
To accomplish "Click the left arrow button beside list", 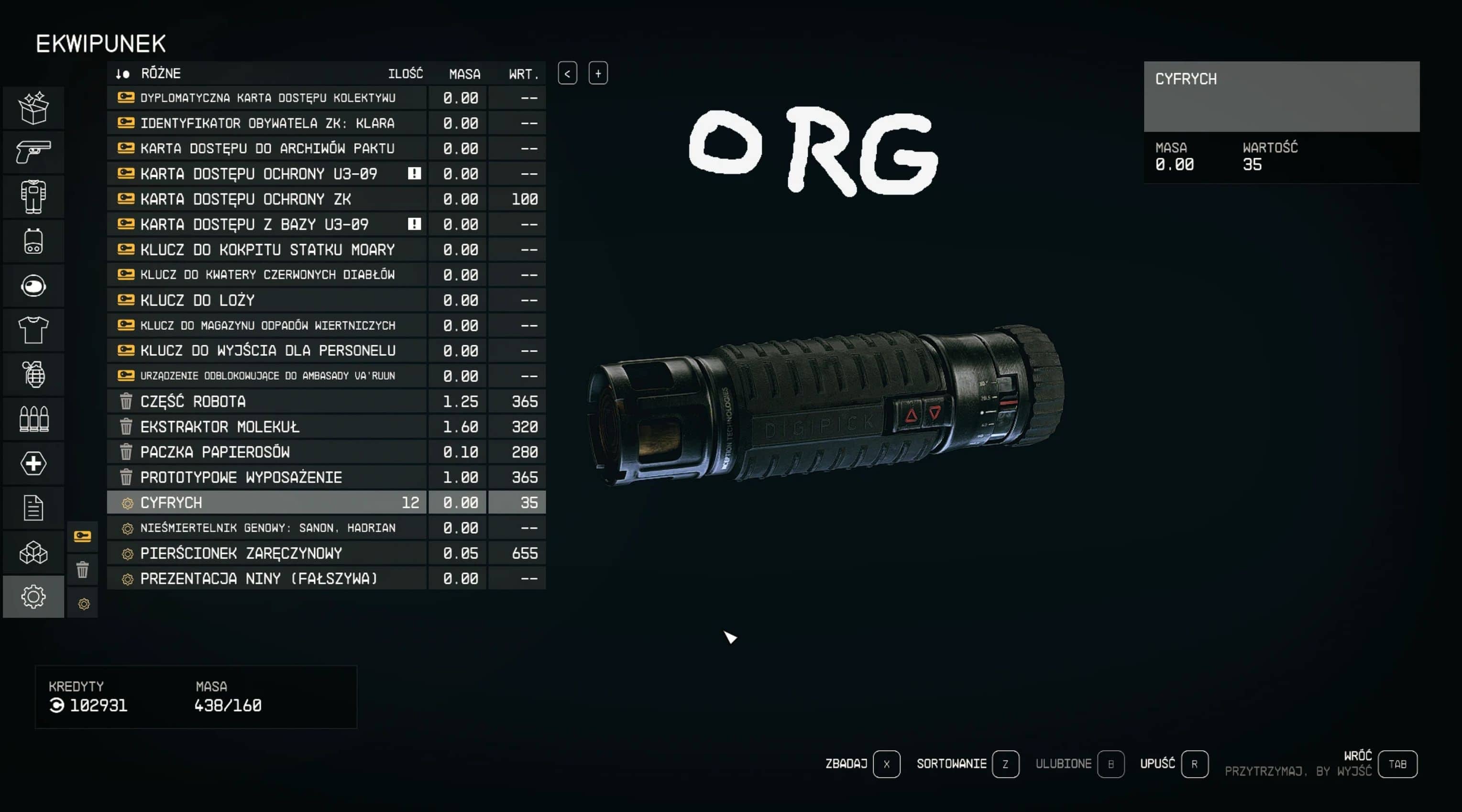I will pyautogui.click(x=567, y=73).
